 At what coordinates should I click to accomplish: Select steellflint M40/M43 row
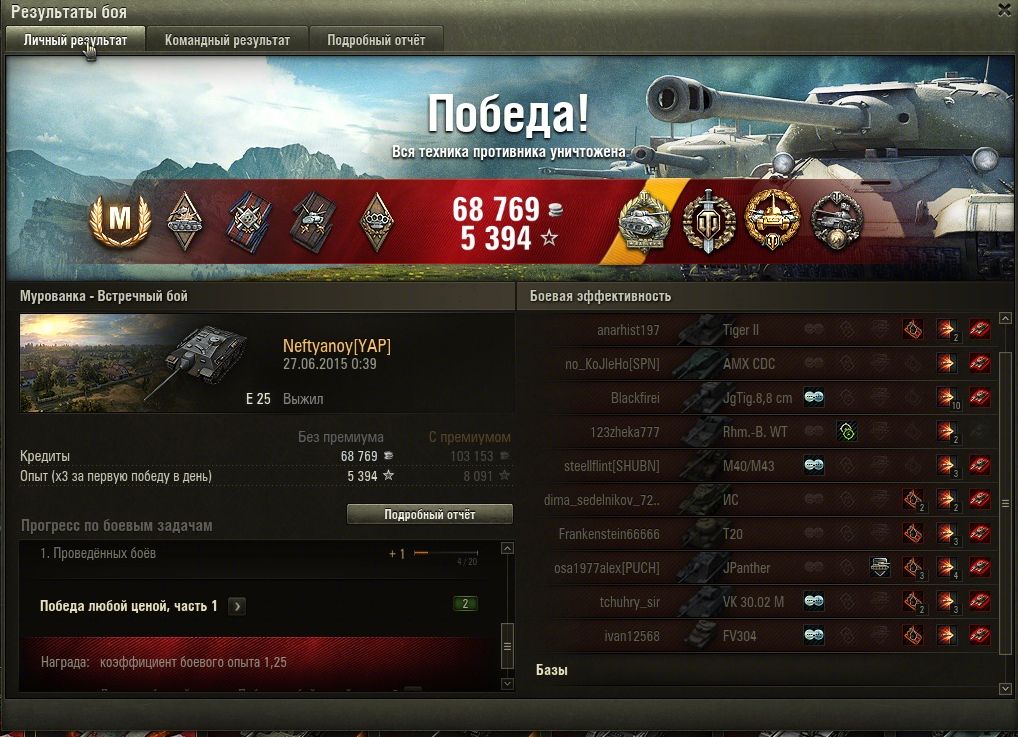[x=760, y=466]
